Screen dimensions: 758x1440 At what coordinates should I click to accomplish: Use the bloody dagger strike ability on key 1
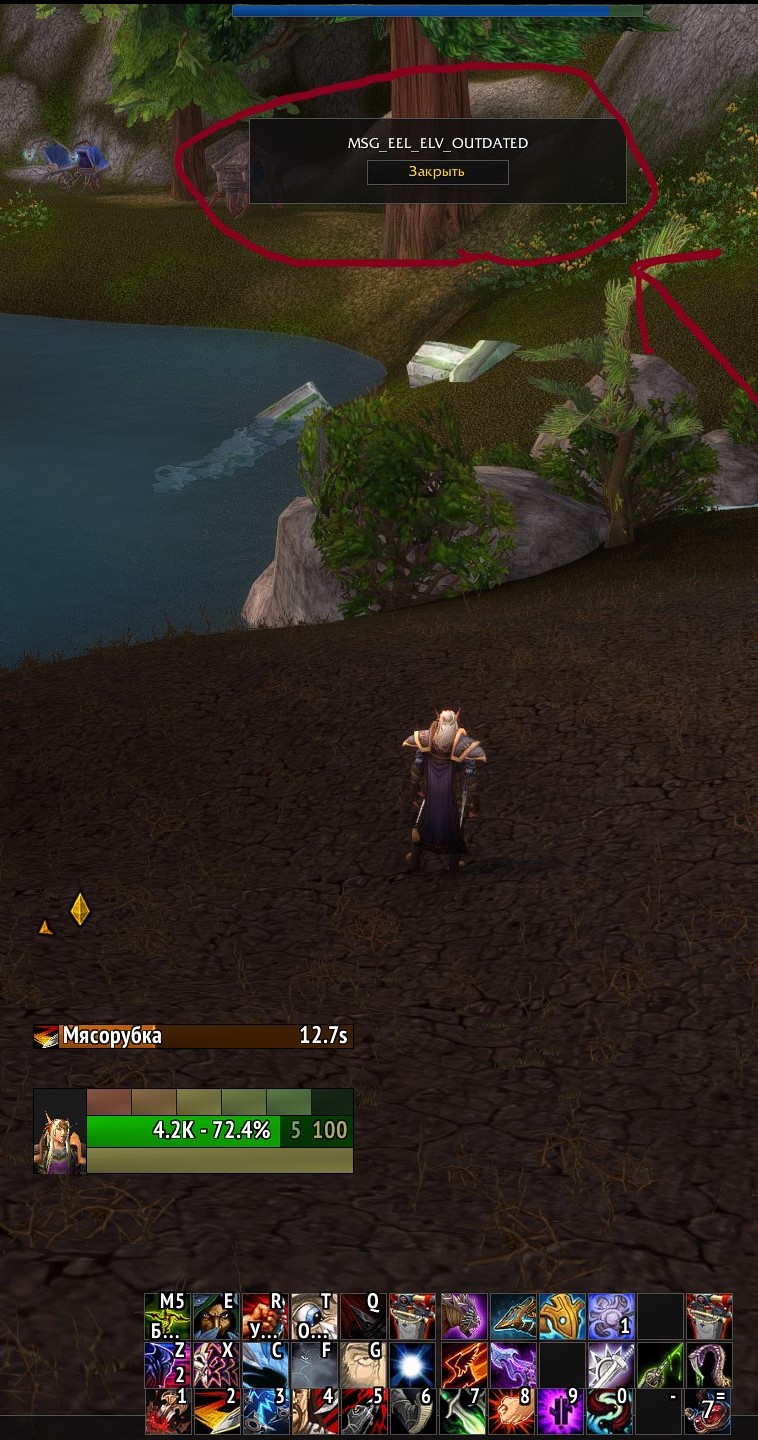(167, 1412)
